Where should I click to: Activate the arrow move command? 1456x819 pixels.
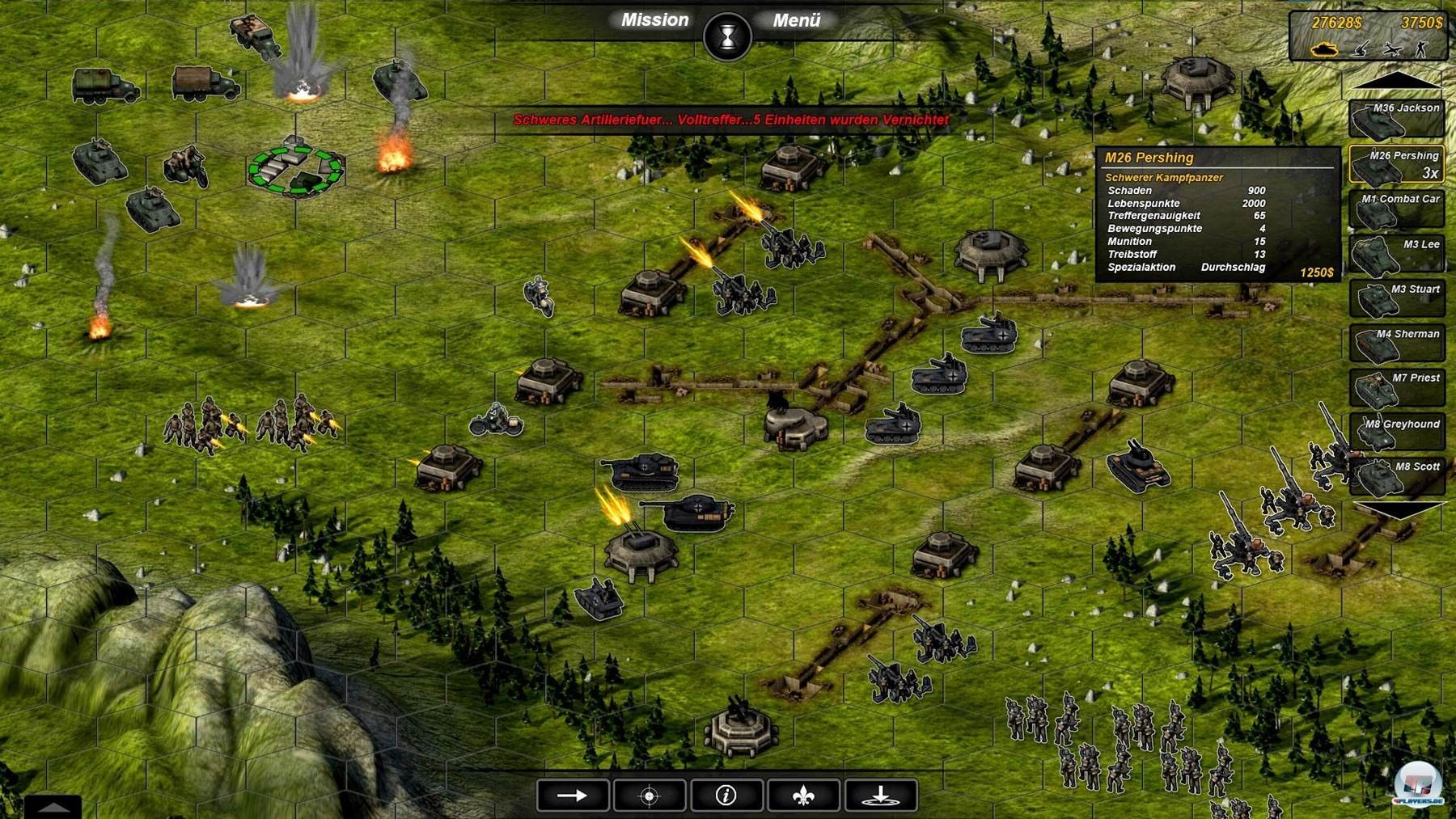point(573,796)
